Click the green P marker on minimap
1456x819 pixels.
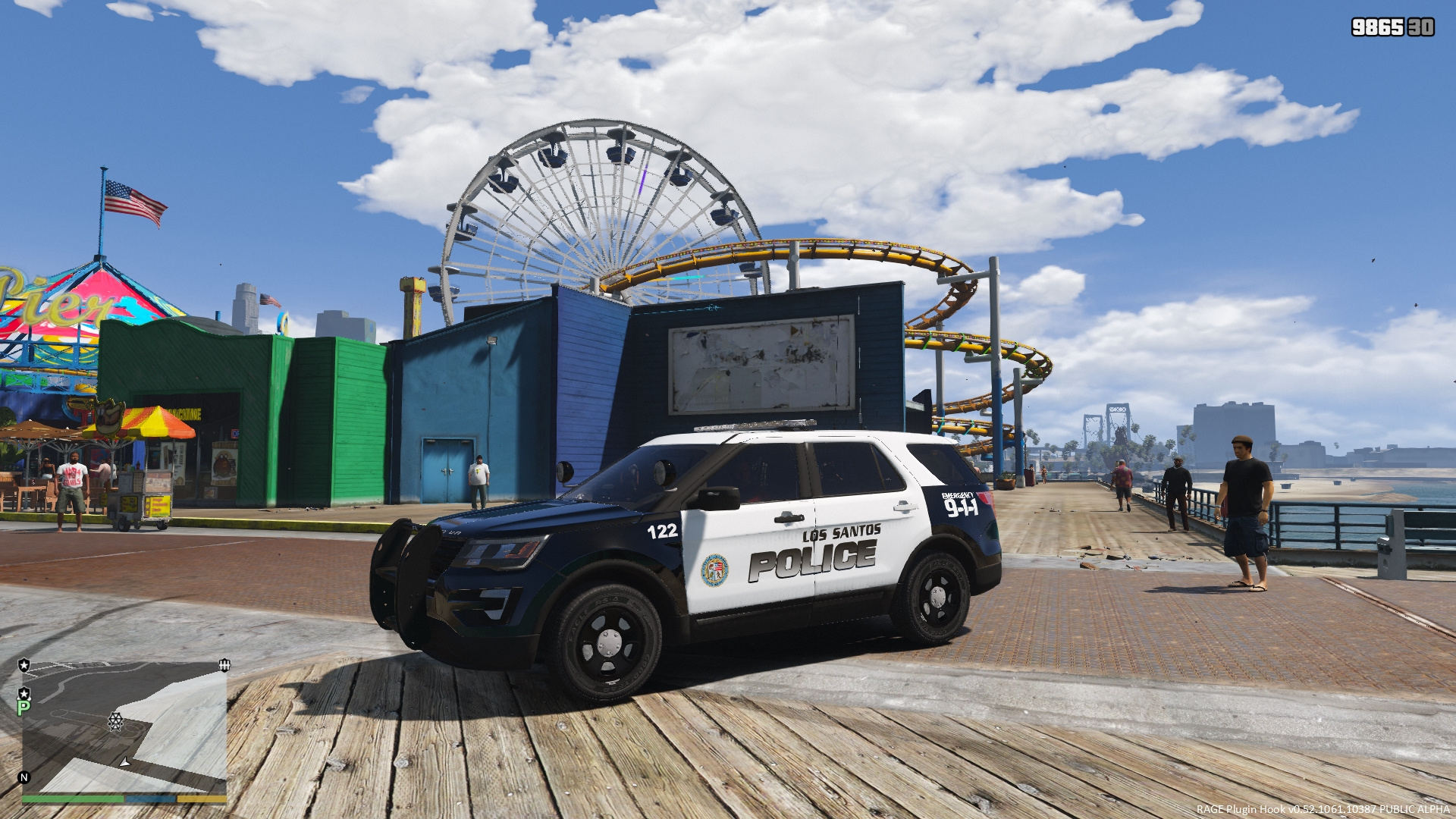tap(24, 708)
